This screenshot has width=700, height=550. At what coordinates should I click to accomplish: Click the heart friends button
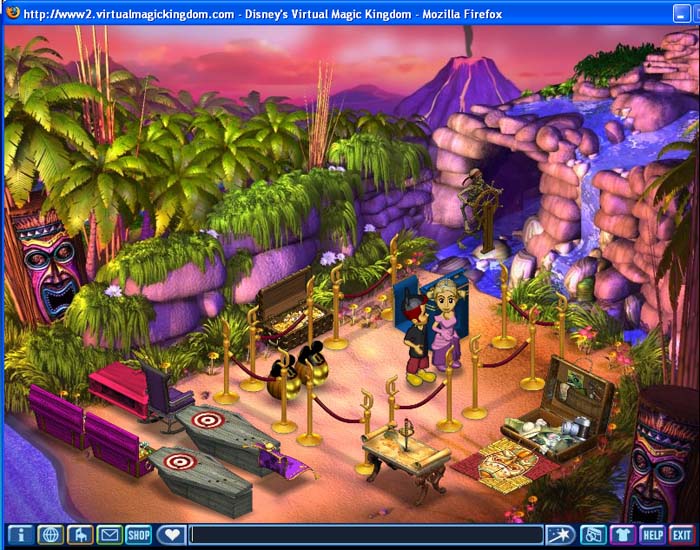click(x=171, y=535)
